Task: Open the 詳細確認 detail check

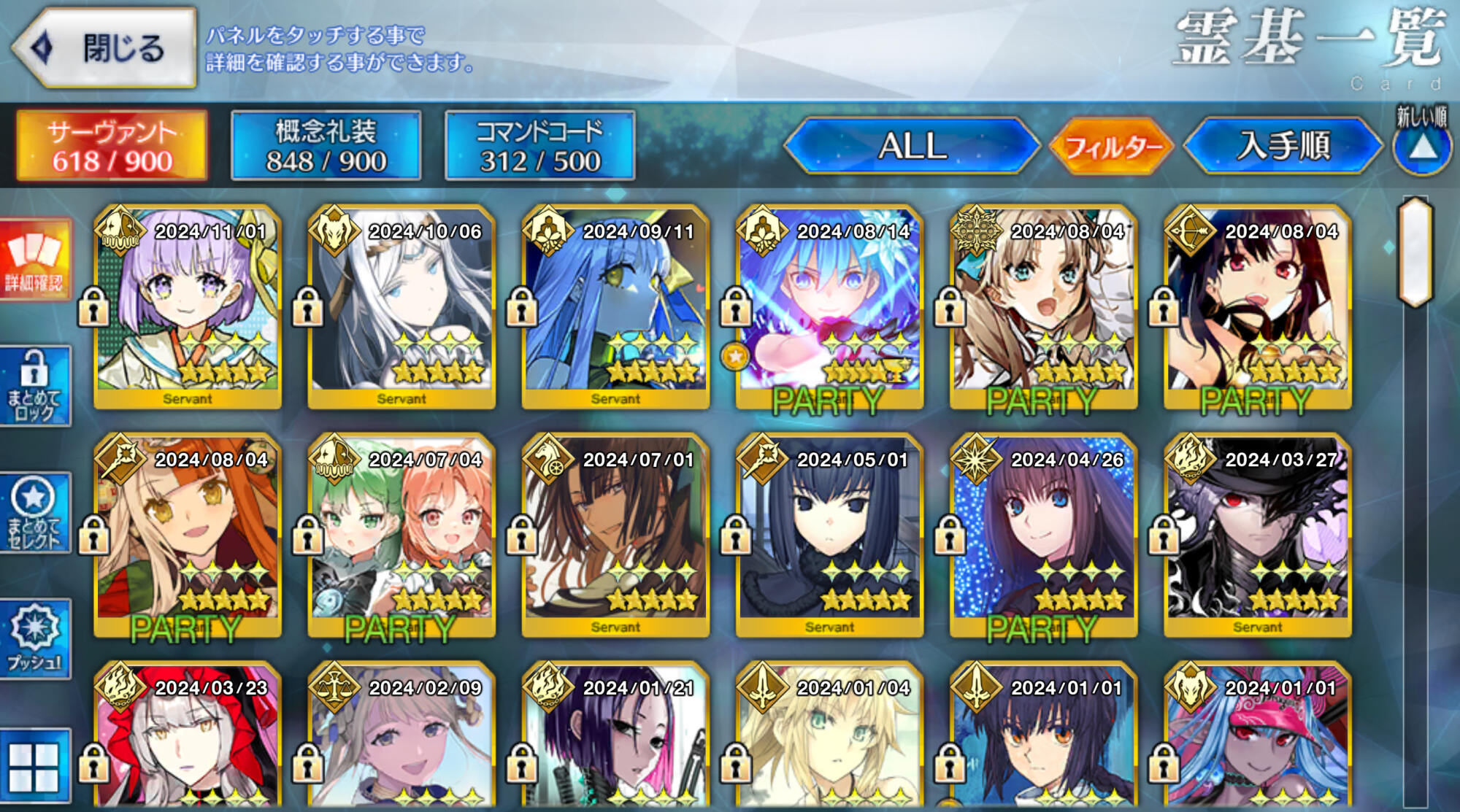Action: 35,259
